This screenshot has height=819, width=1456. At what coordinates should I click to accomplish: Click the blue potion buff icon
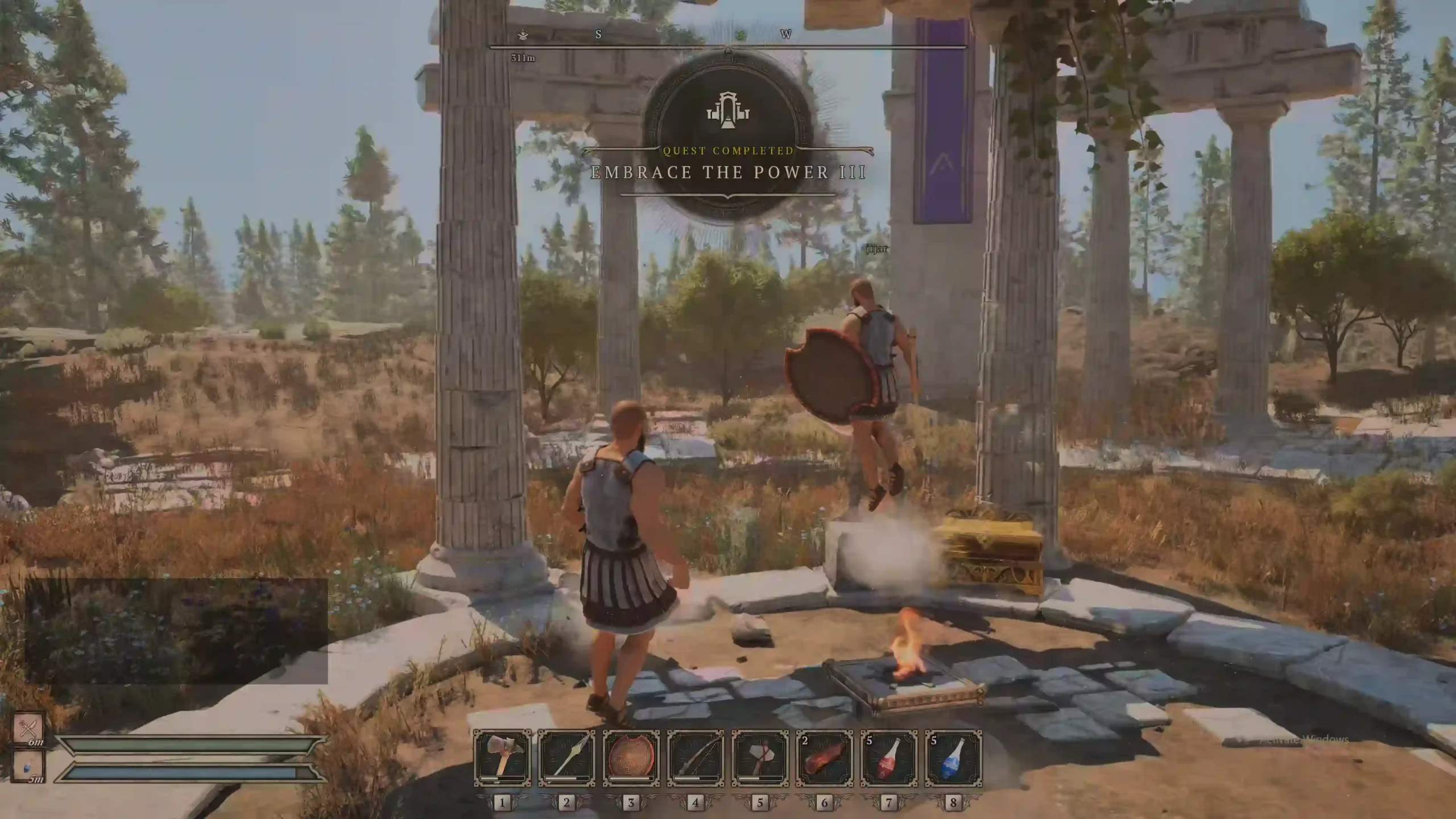click(x=28, y=766)
